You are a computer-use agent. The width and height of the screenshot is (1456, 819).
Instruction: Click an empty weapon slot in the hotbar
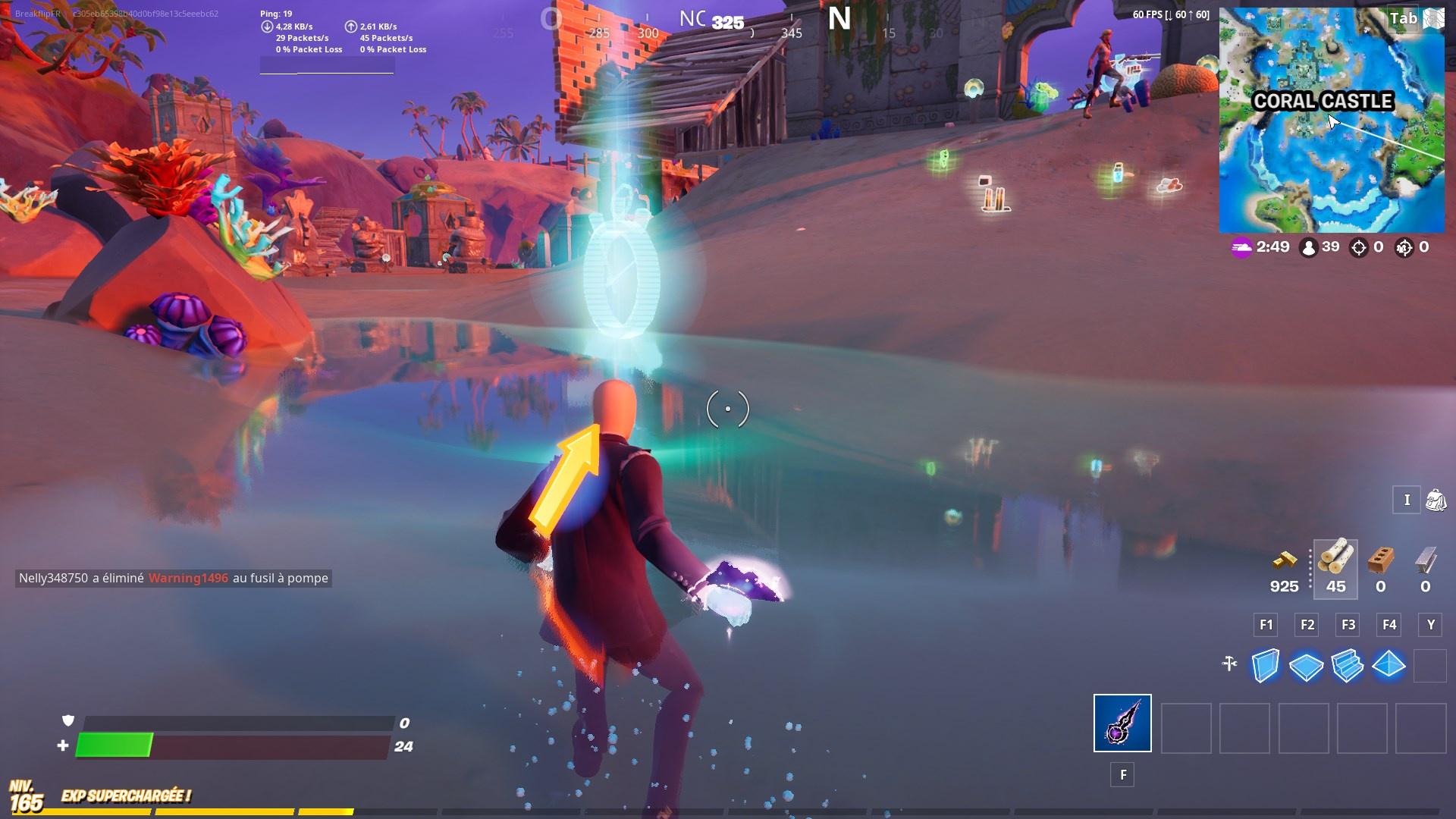[x=1185, y=726]
